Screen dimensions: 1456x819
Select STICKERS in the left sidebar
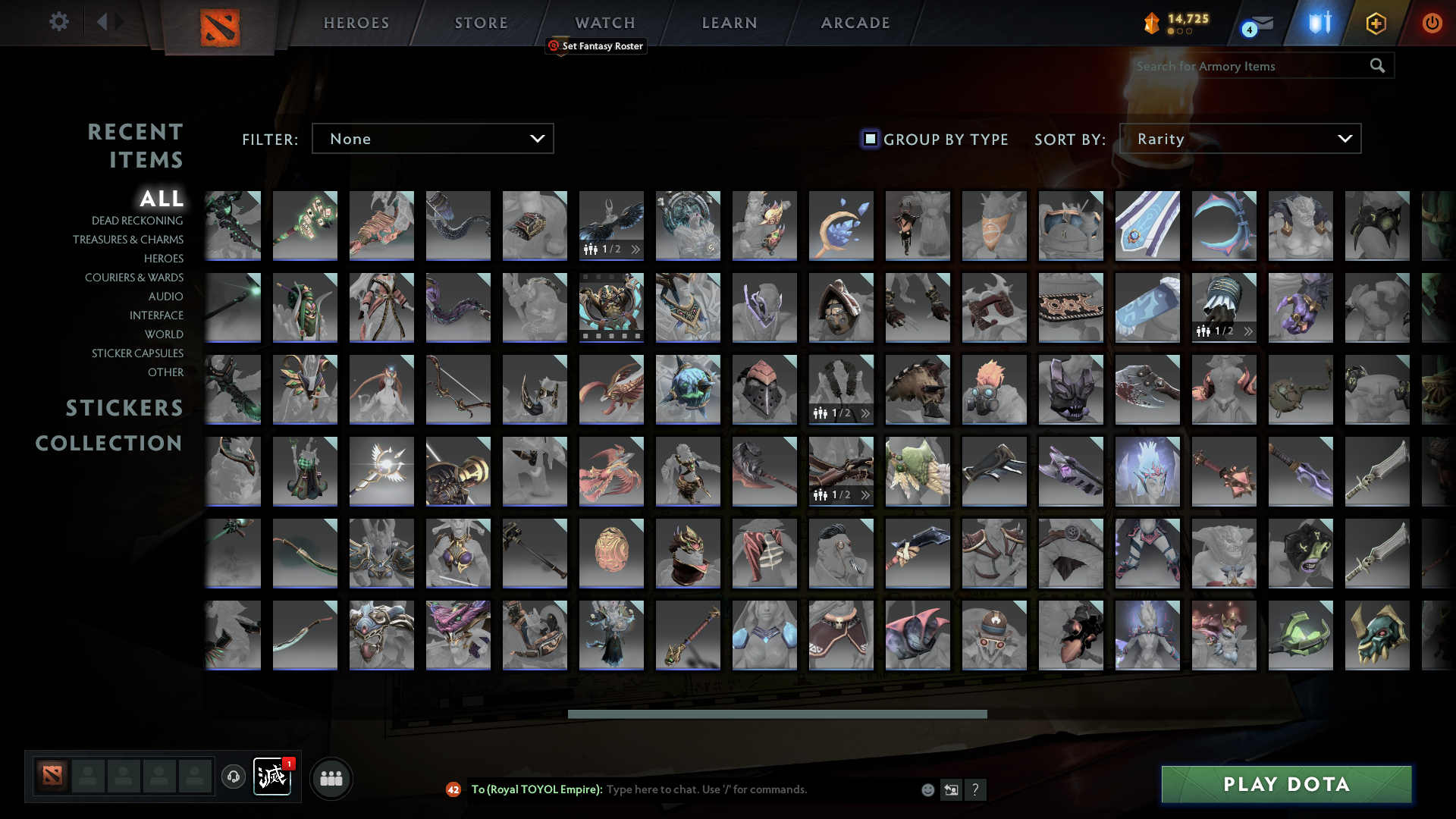tap(124, 408)
